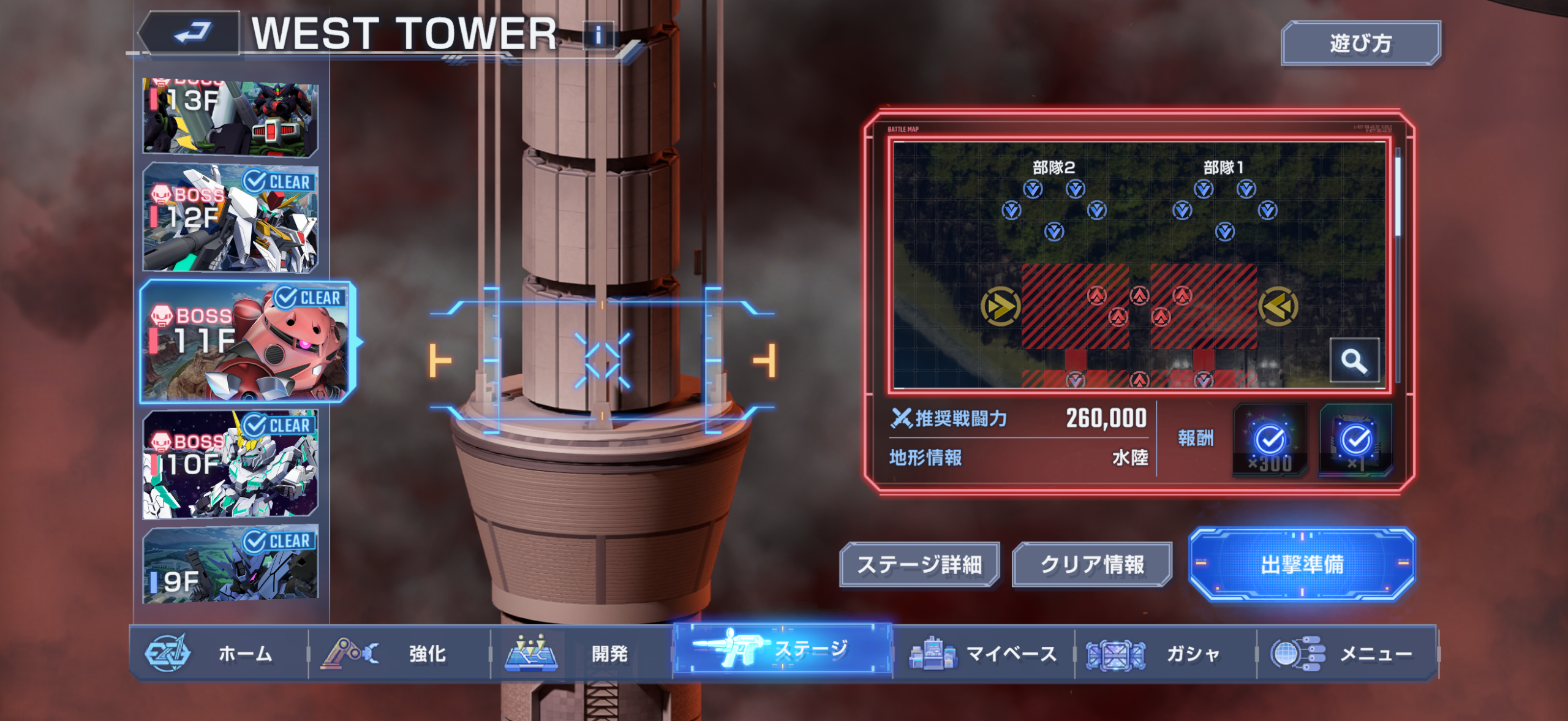Select the 12F boss floor tile
This screenshot has width=1568, height=721.
point(230,218)
